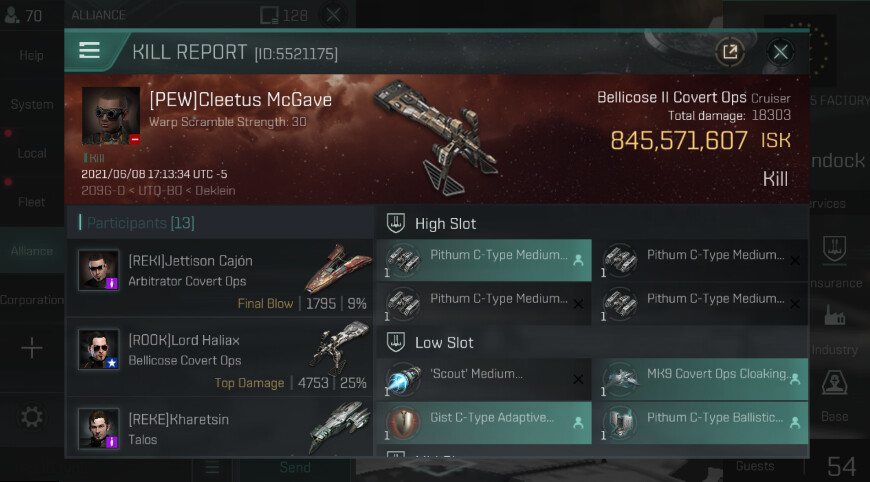The width and height of the screenshot is (870, 482).
Task: Open chat settings gear icon
Action: coord(31,417)
